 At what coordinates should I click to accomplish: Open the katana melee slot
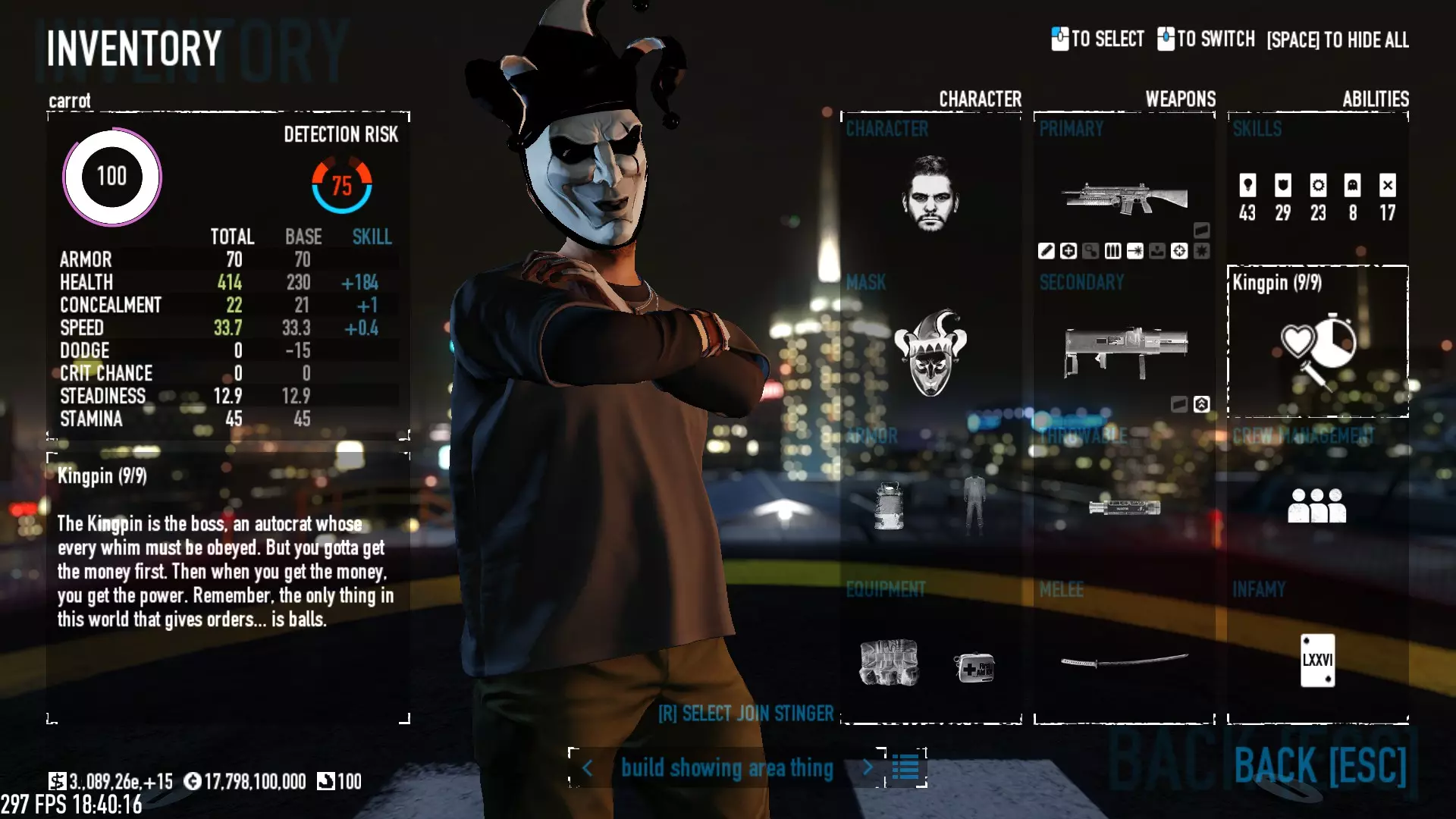click(x=1124, y=661)
